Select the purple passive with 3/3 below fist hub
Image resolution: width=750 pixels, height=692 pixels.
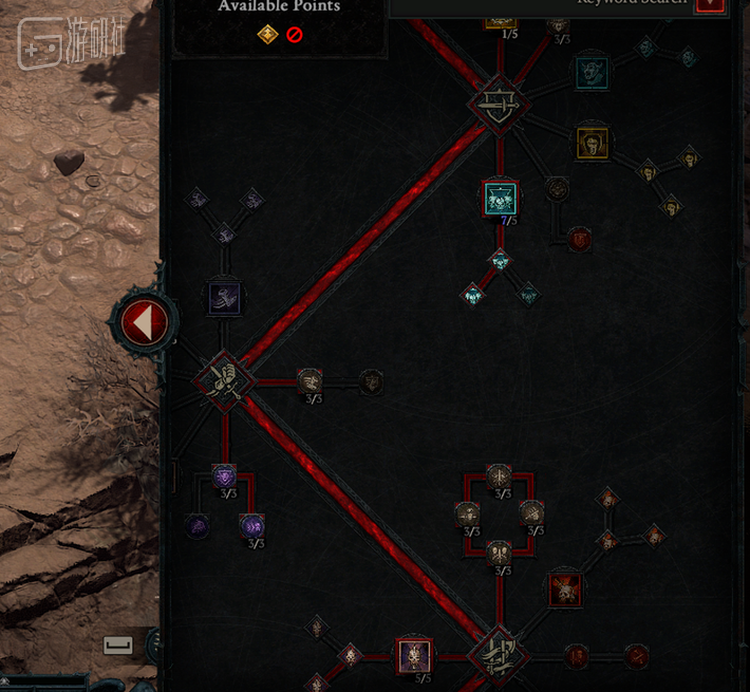[x=224, y=476]
